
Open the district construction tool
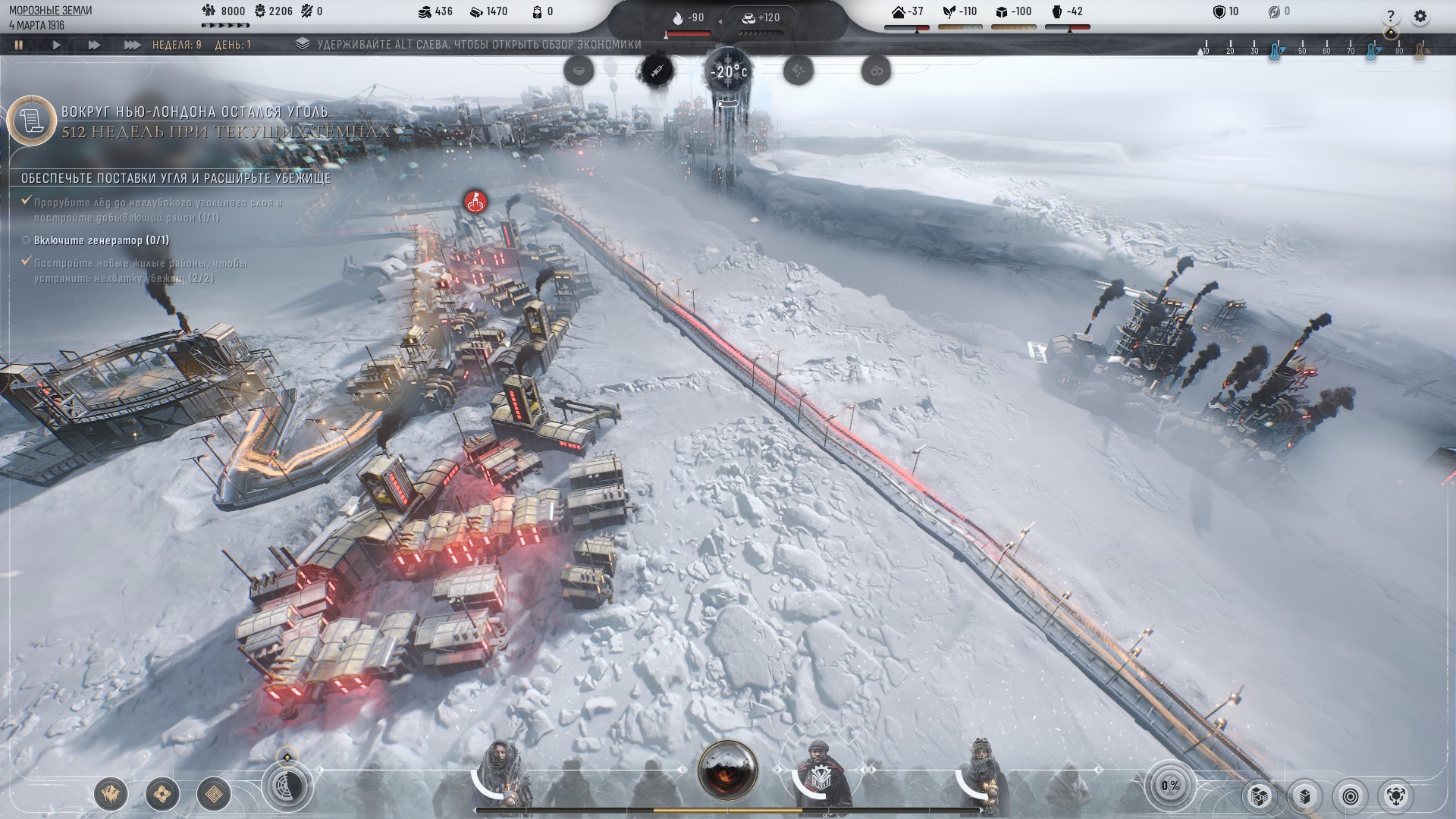coord(162,794)
